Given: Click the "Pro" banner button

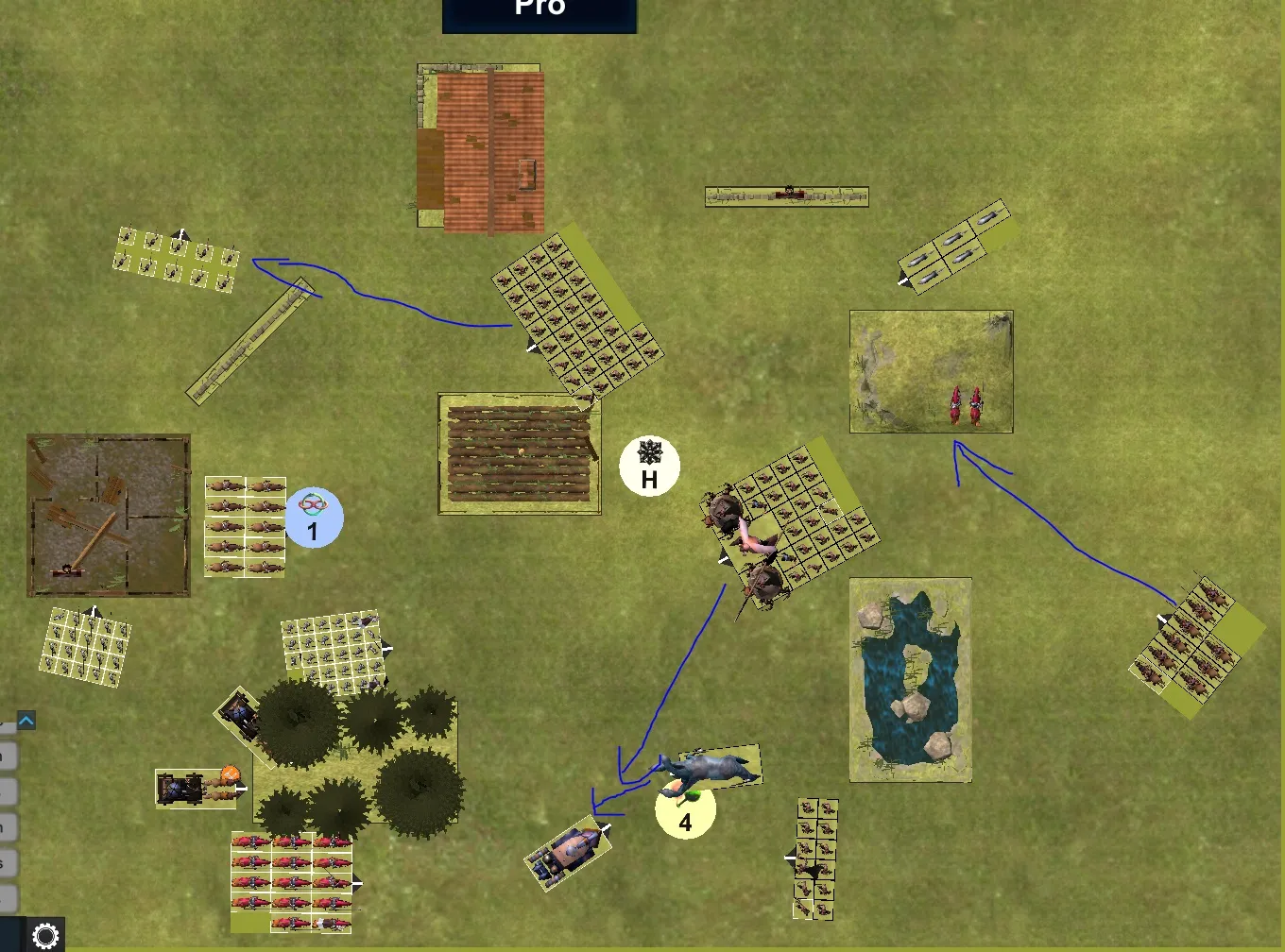Looking at the screenshot, I should 540,13.
